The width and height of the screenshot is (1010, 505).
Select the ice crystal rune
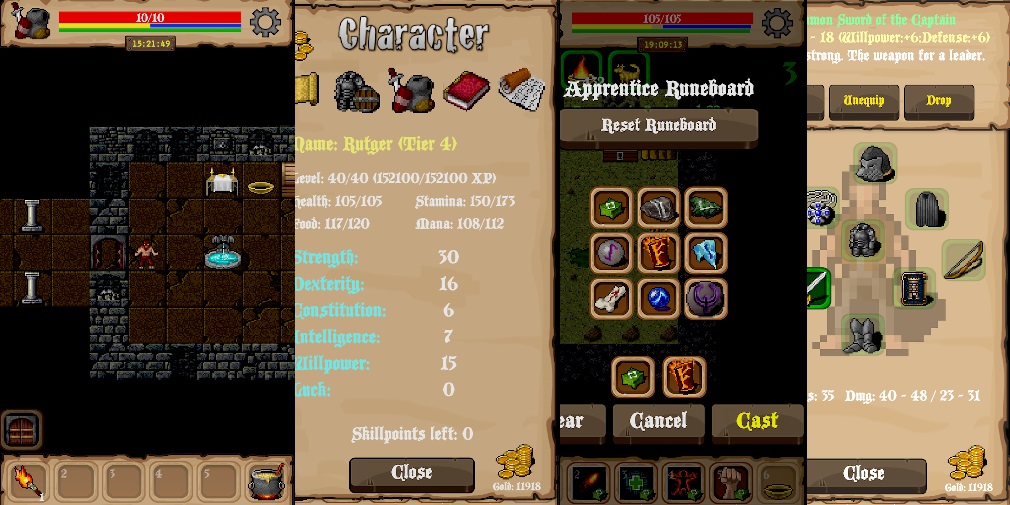[x=706, y=253]
